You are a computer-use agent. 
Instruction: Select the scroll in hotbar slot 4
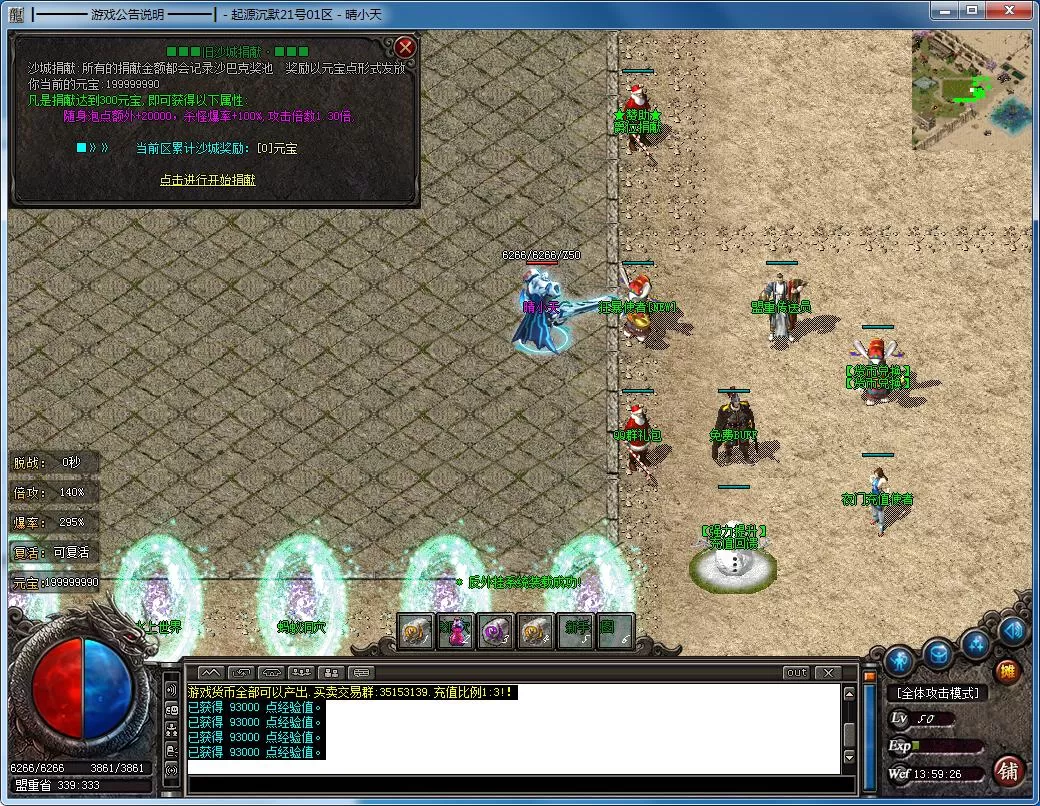[x=536, y=631]
